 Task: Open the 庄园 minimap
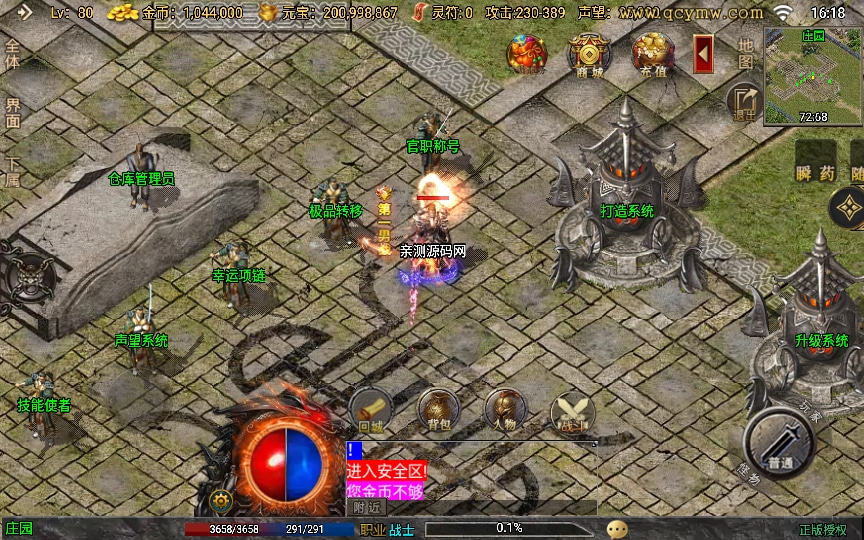[x=812, y=76]
